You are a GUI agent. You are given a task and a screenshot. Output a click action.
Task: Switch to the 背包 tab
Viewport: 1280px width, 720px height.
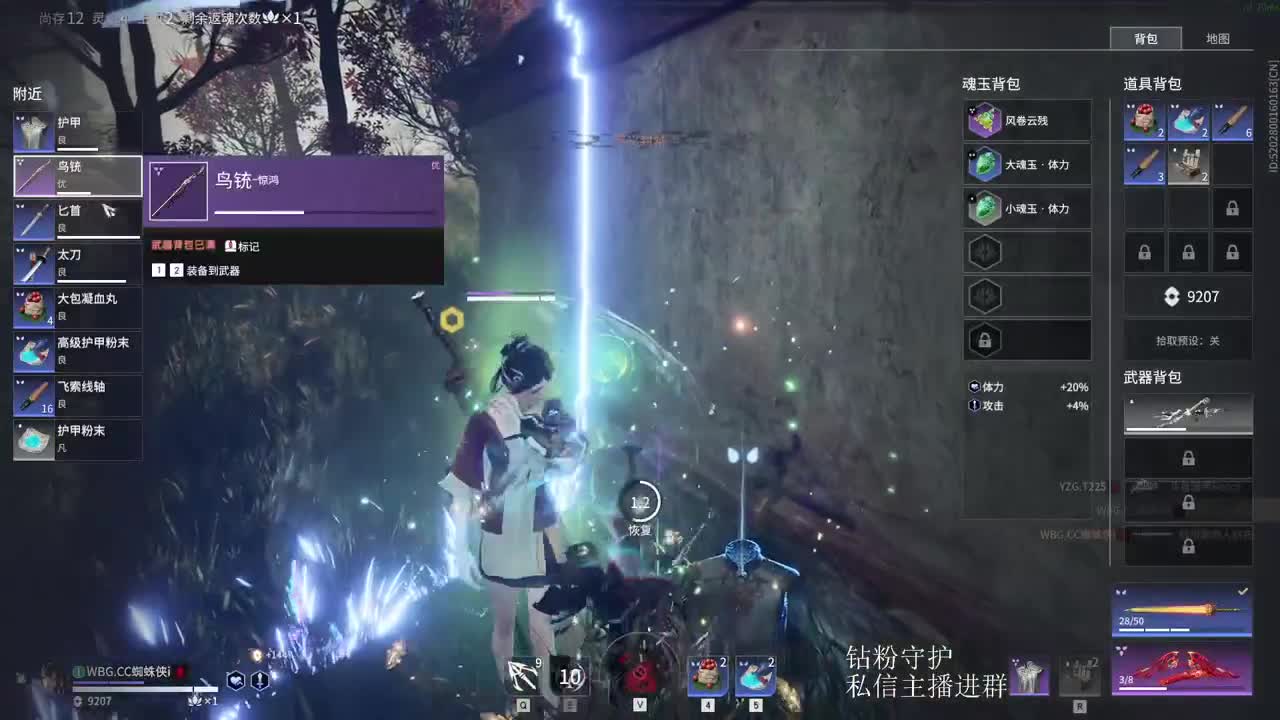(1146, 39)
